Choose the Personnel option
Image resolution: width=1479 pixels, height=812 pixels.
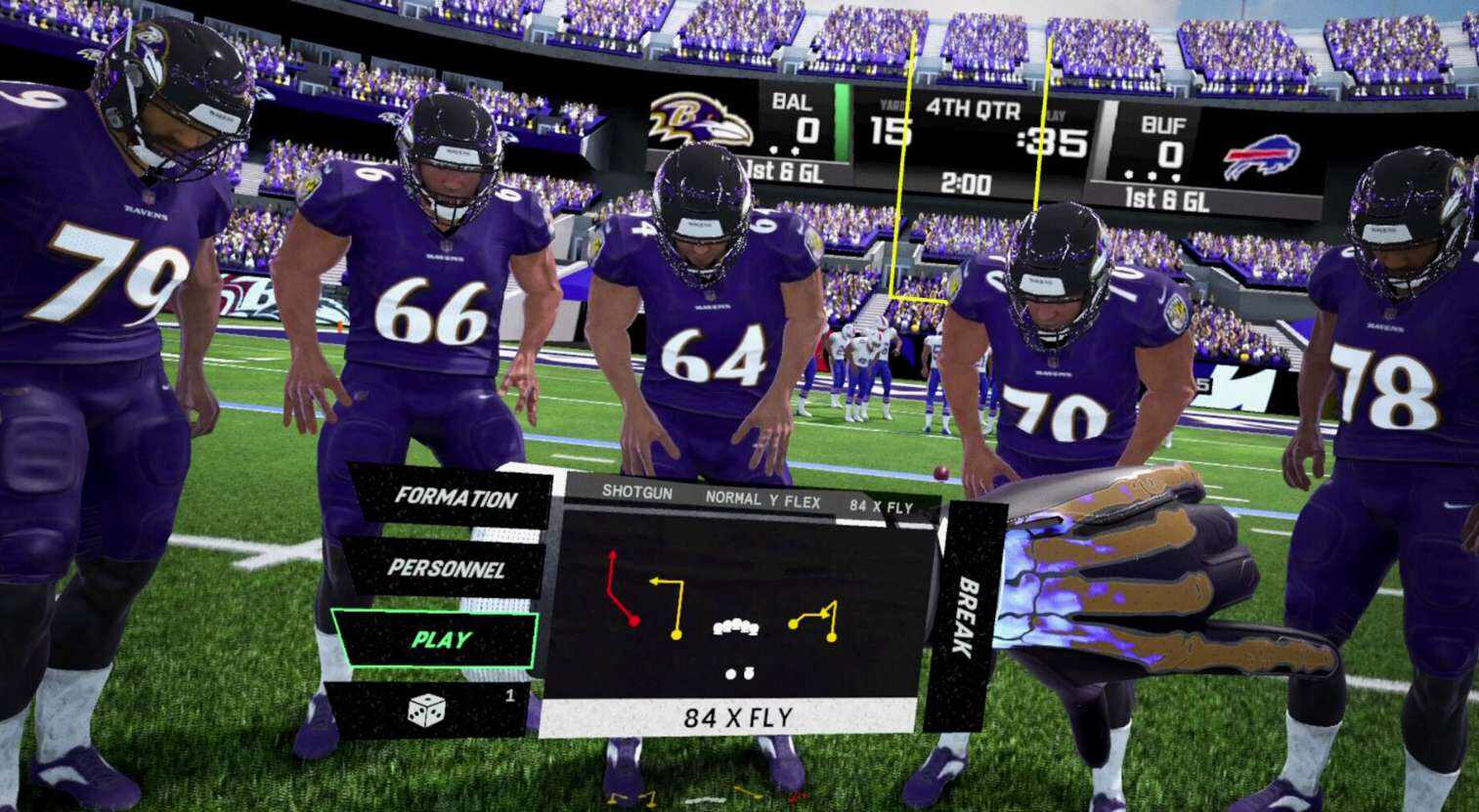click(445, 568)
